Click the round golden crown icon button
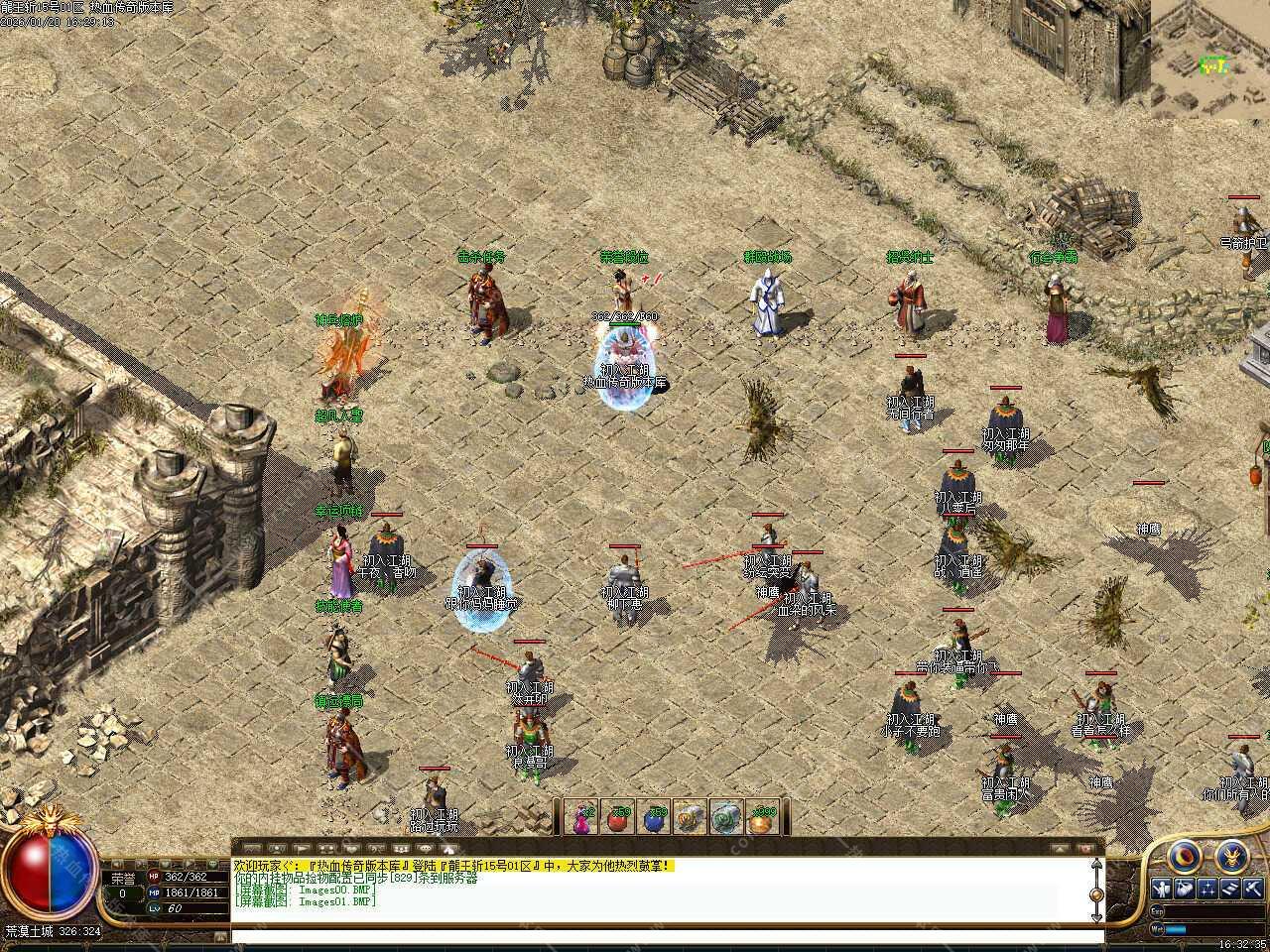This screenshot has width=1270, height=952. 1231,855
